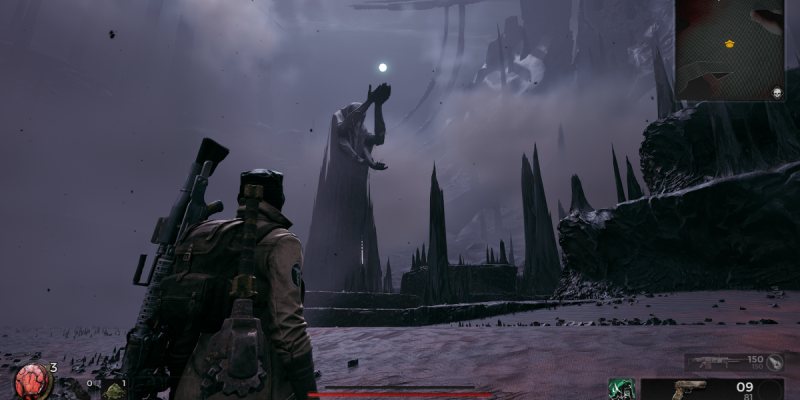Viewport: 800px width, 400px height.
Task: Select the equipped pistol weapon slot
Action: (x=690, y=388)
